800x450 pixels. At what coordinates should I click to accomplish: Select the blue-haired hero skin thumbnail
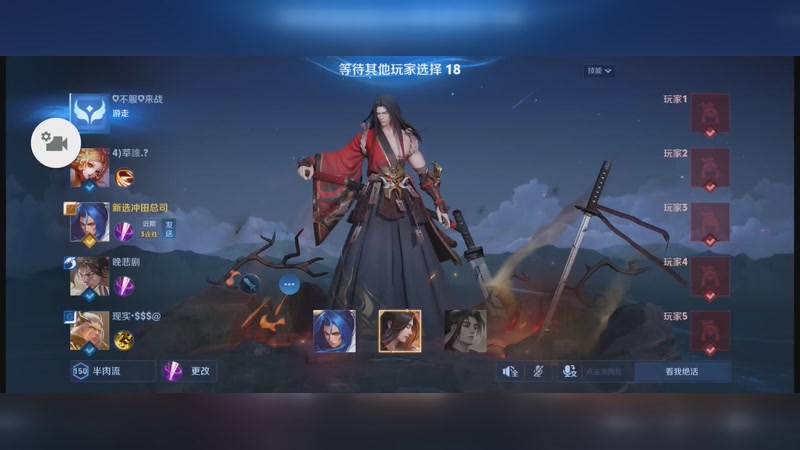click(x=334, y=331)
